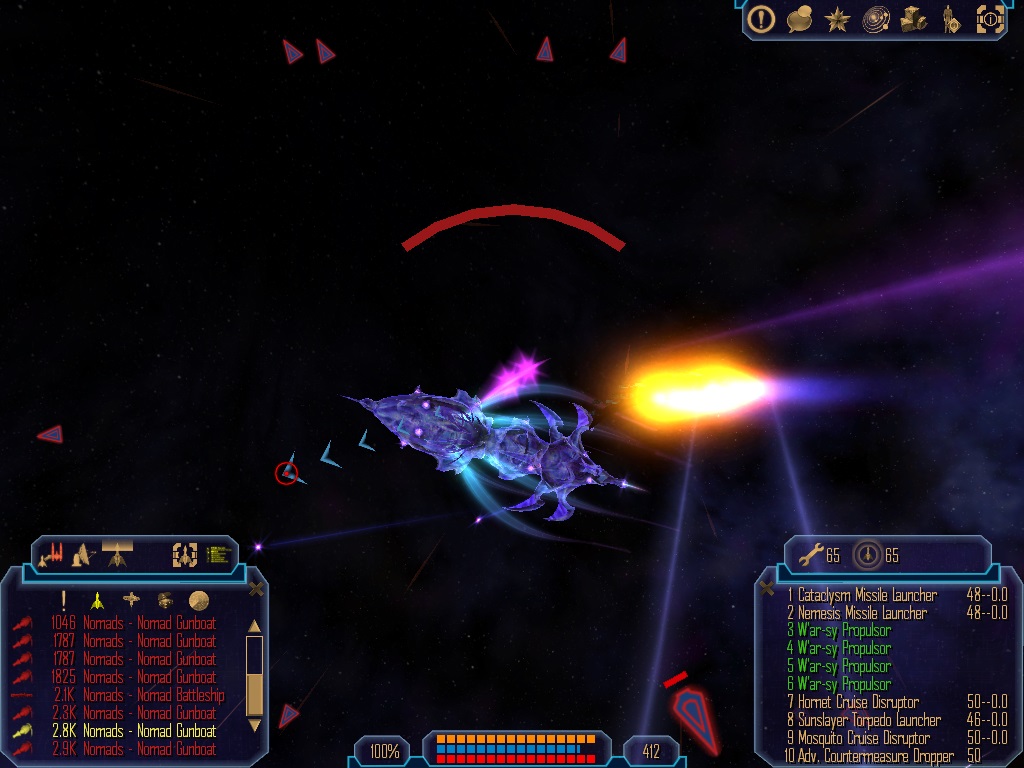This screenshot has width=1024, height=768.
Task: Show important contacts with exclamation filter
Action: tap(63, 600)
